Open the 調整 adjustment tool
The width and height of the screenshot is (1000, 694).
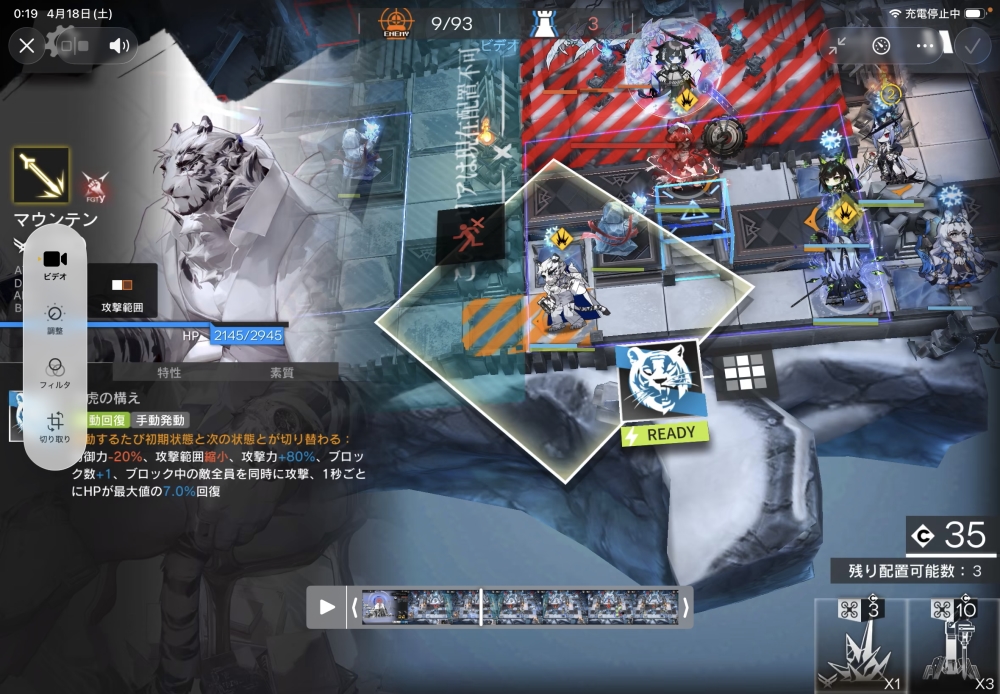[55, 318]
